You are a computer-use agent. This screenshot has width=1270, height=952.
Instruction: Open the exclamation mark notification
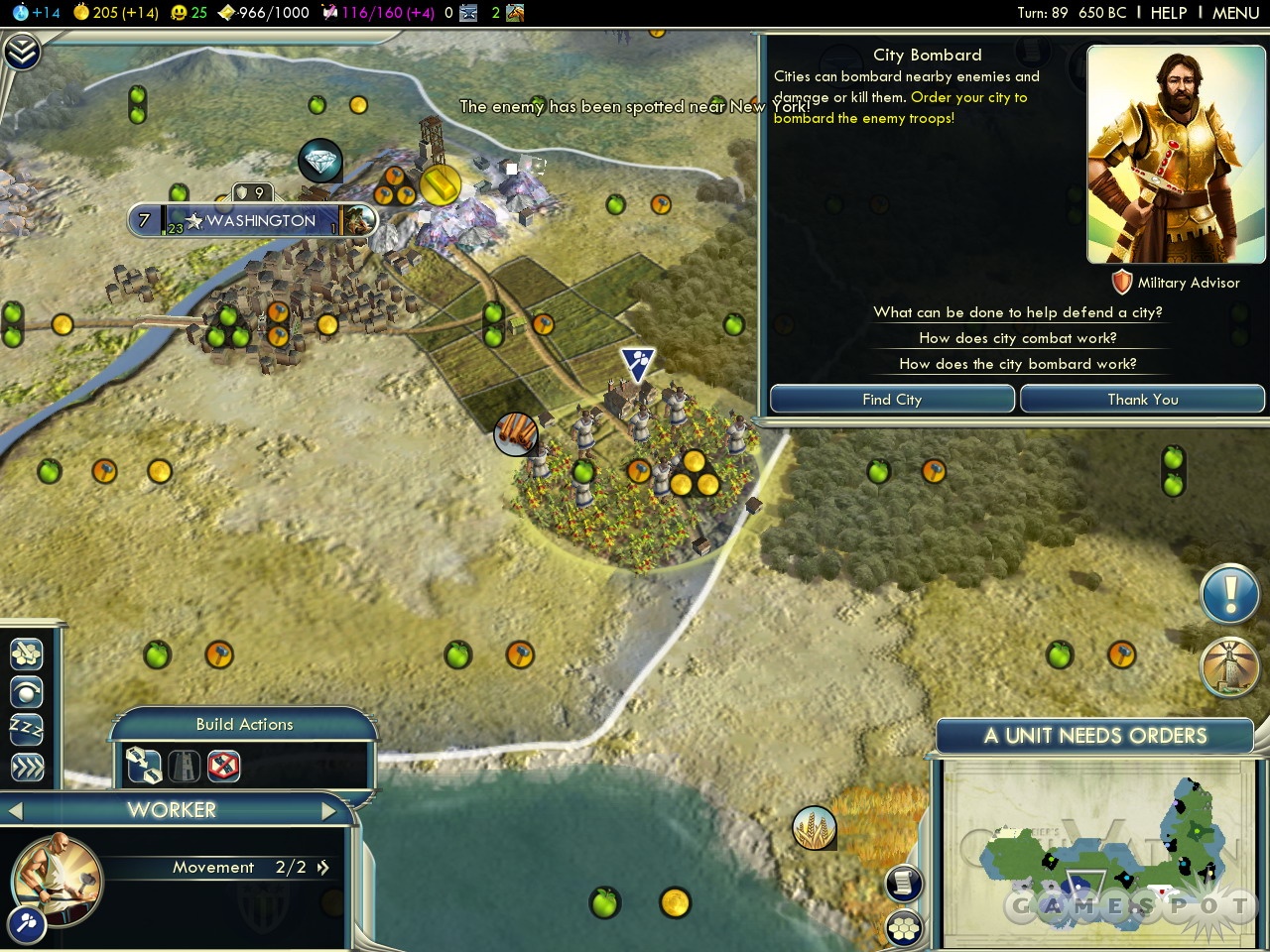(1229, 596)
